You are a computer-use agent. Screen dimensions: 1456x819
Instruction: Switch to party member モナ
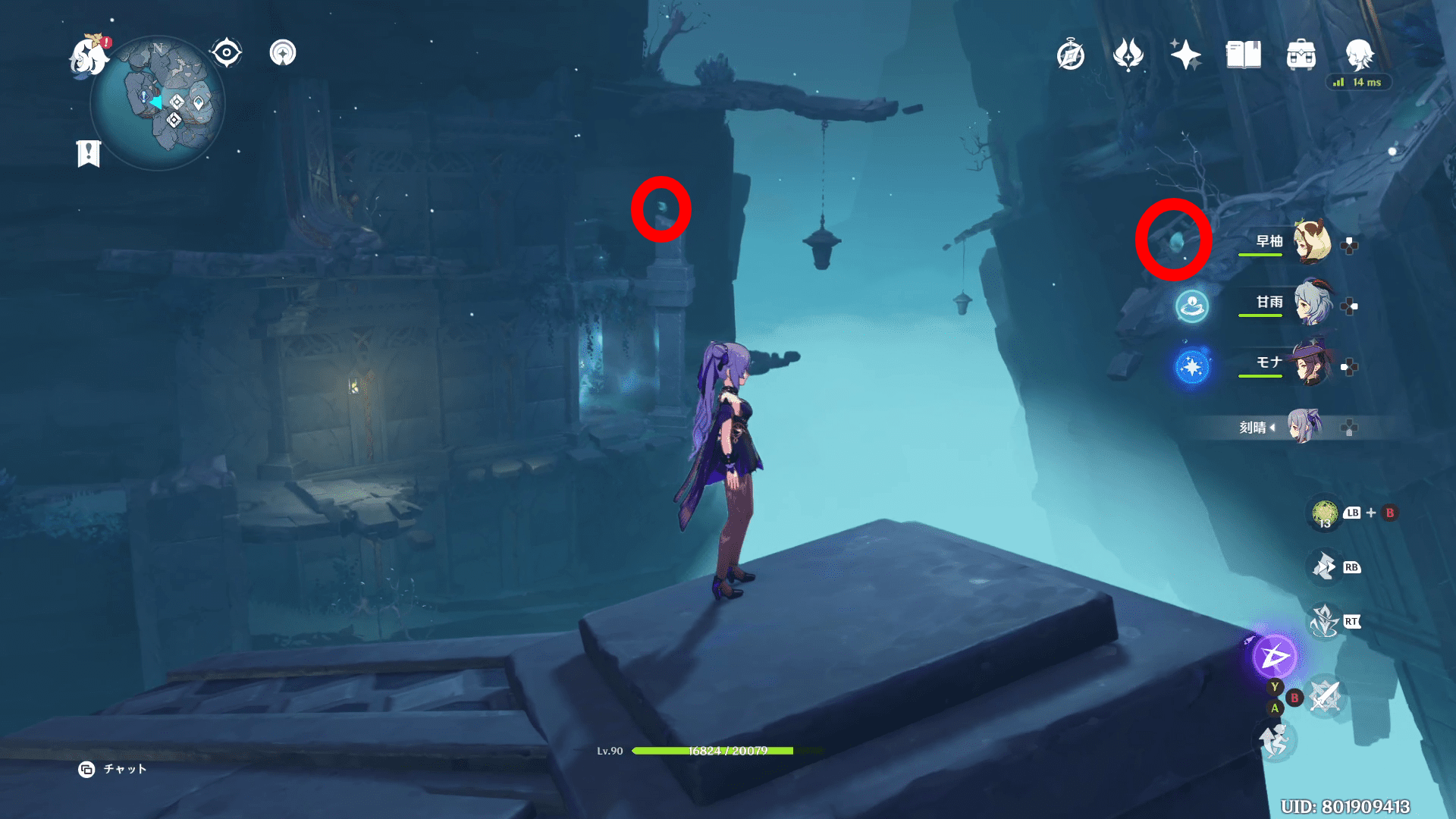[1312, 363]
